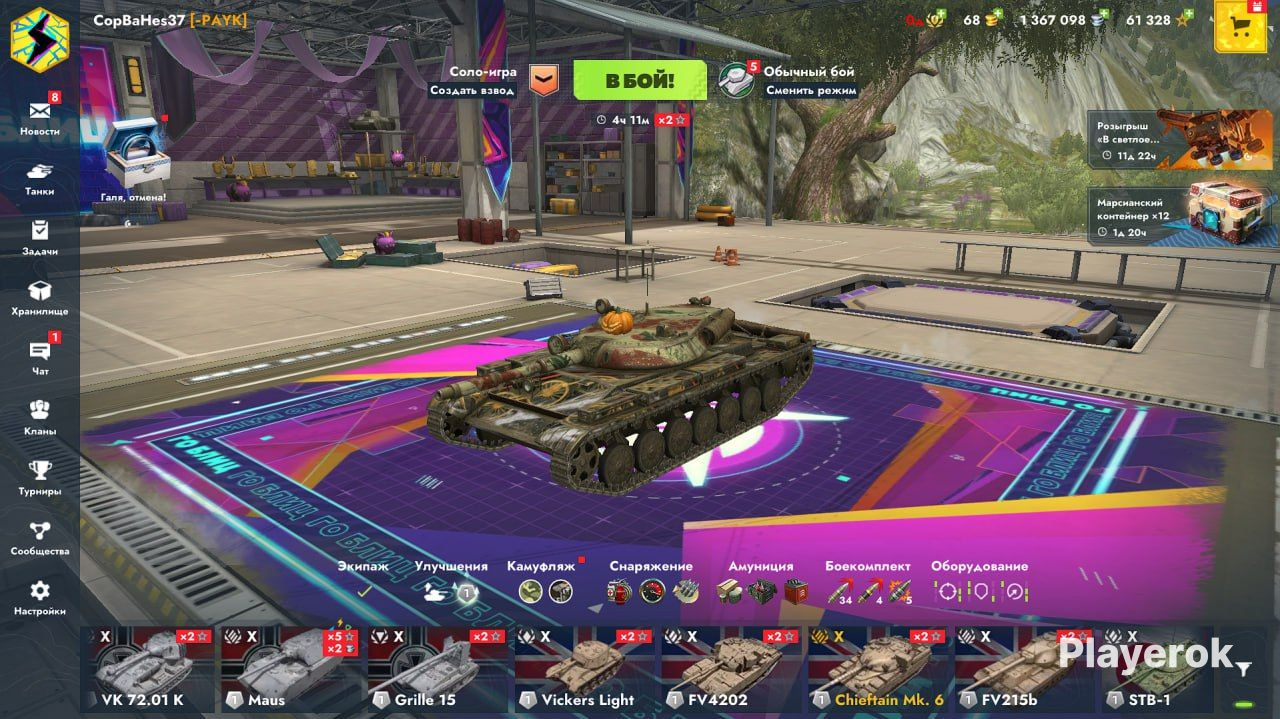The height and width of the screenshot is (719, 1280).
Task: Open the Задачи missions menu
Action: click(x=40, y=237)
